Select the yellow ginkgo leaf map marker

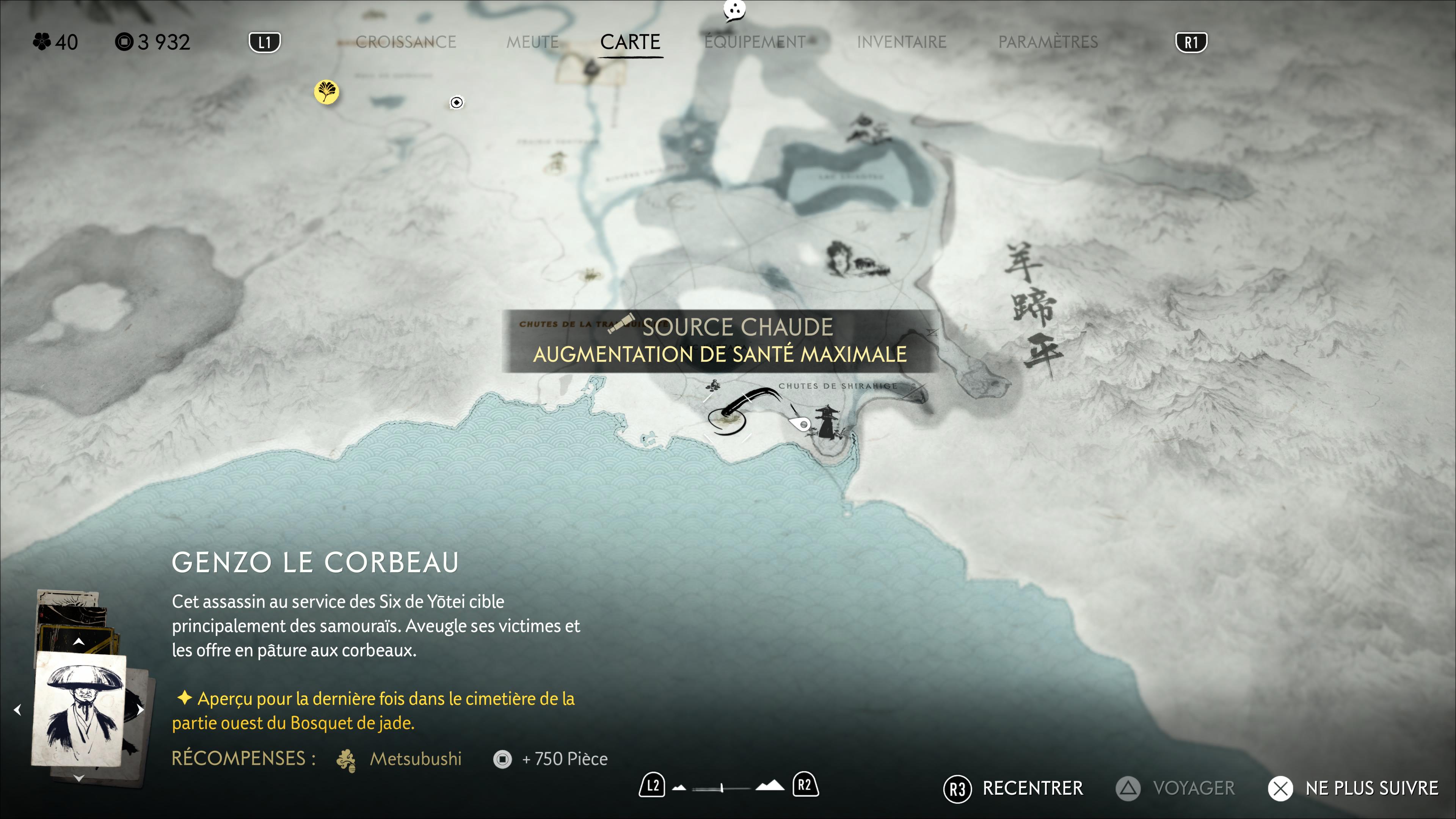point(327,91)
